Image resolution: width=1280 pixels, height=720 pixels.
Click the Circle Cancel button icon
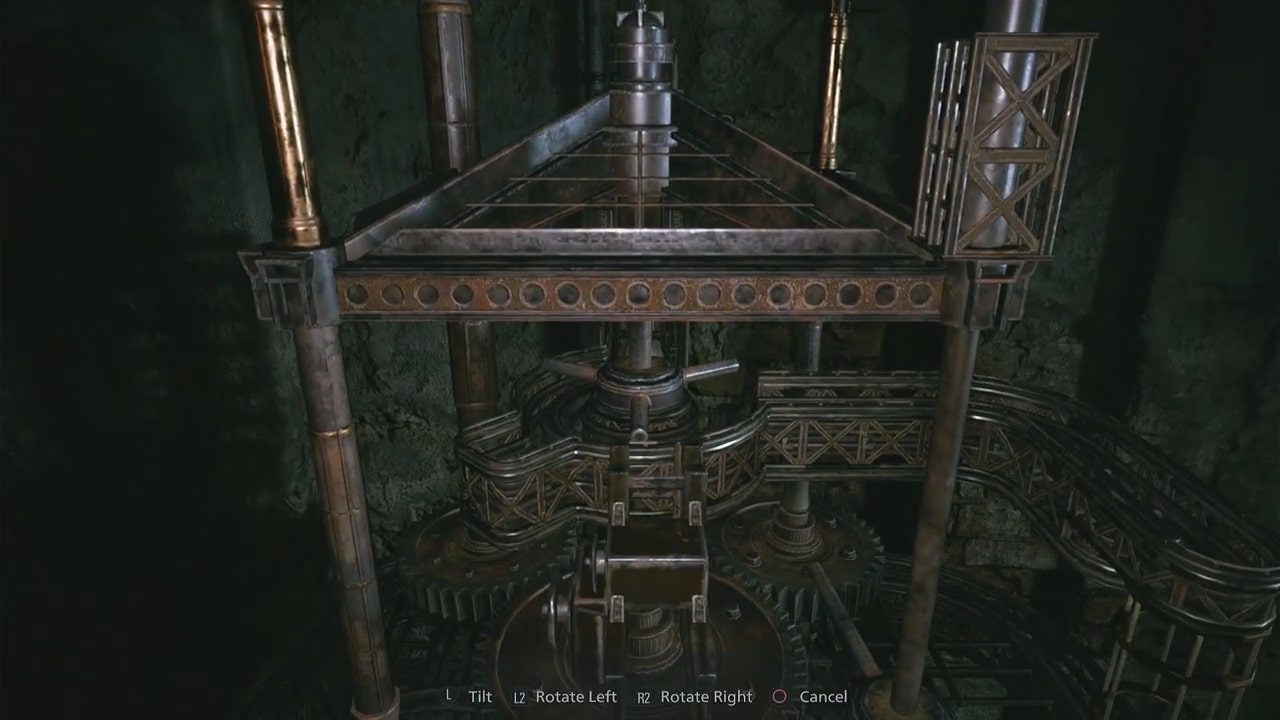779,697
